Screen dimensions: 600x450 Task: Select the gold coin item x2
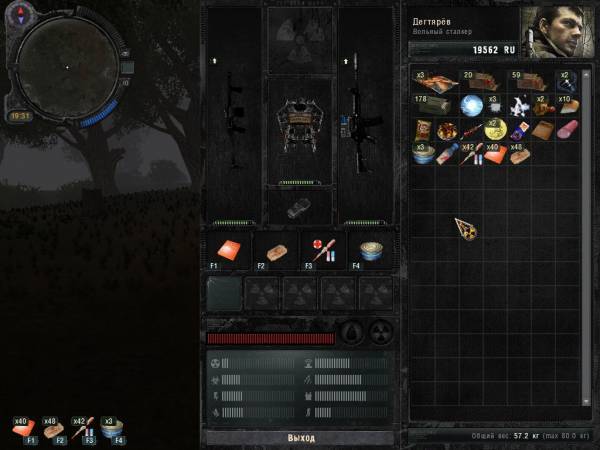pos(494,130)
